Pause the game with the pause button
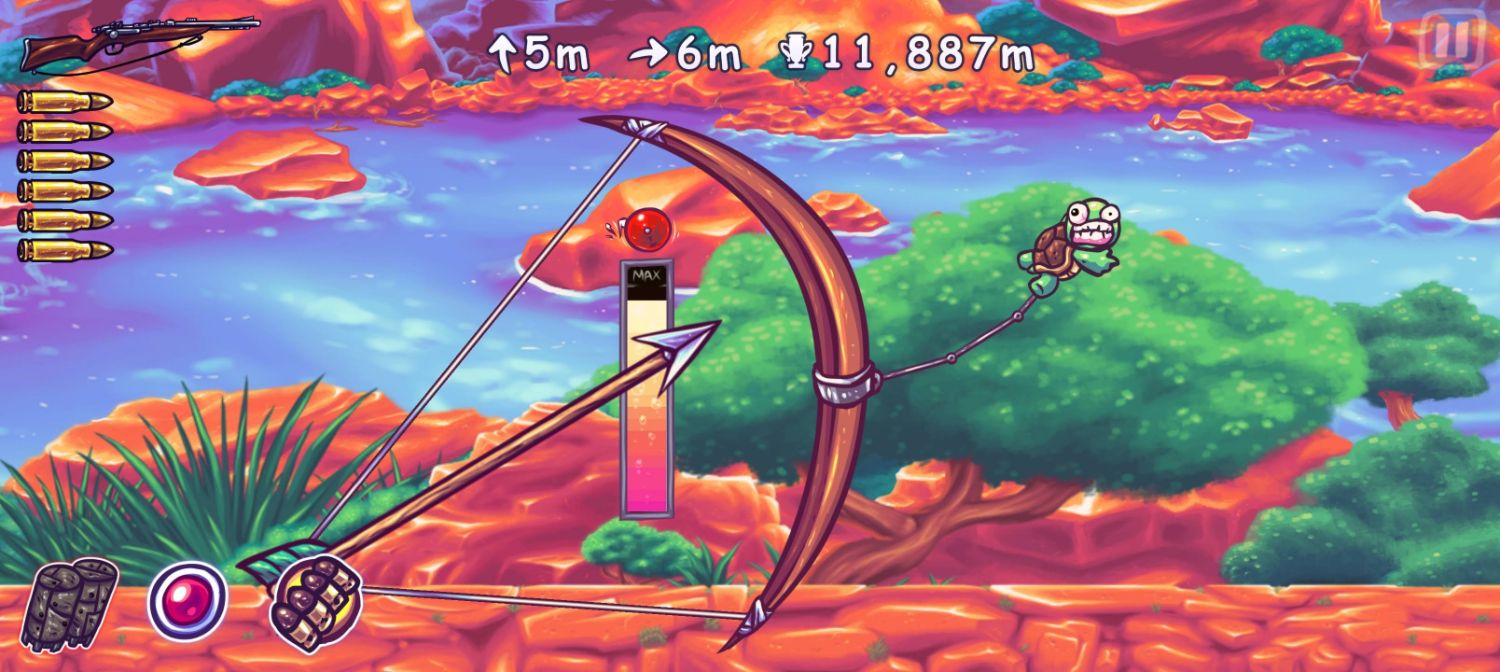This screenshot has width=1500, height=672. 1450,40
